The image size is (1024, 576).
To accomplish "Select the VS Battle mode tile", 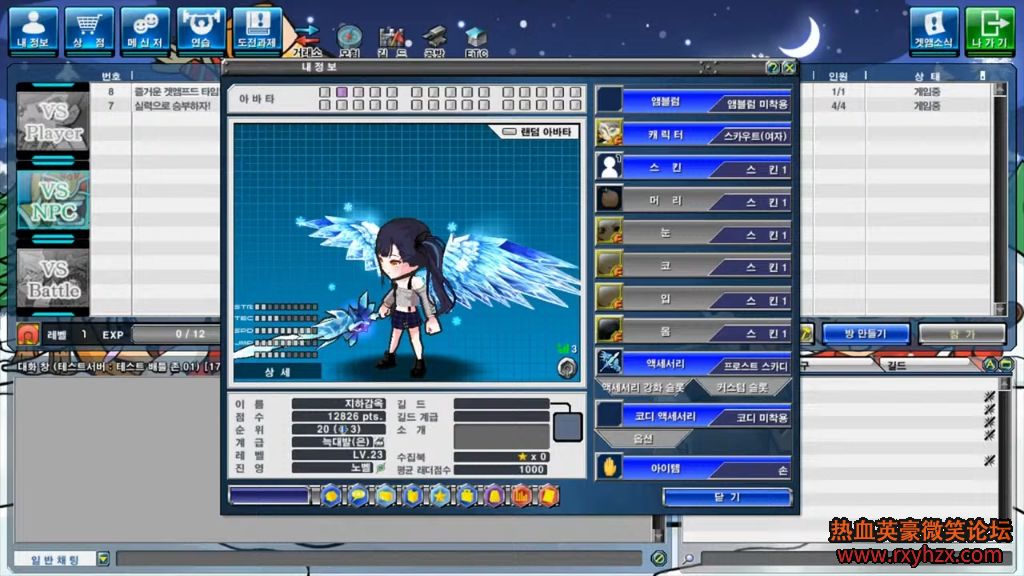I will [53, 279].
